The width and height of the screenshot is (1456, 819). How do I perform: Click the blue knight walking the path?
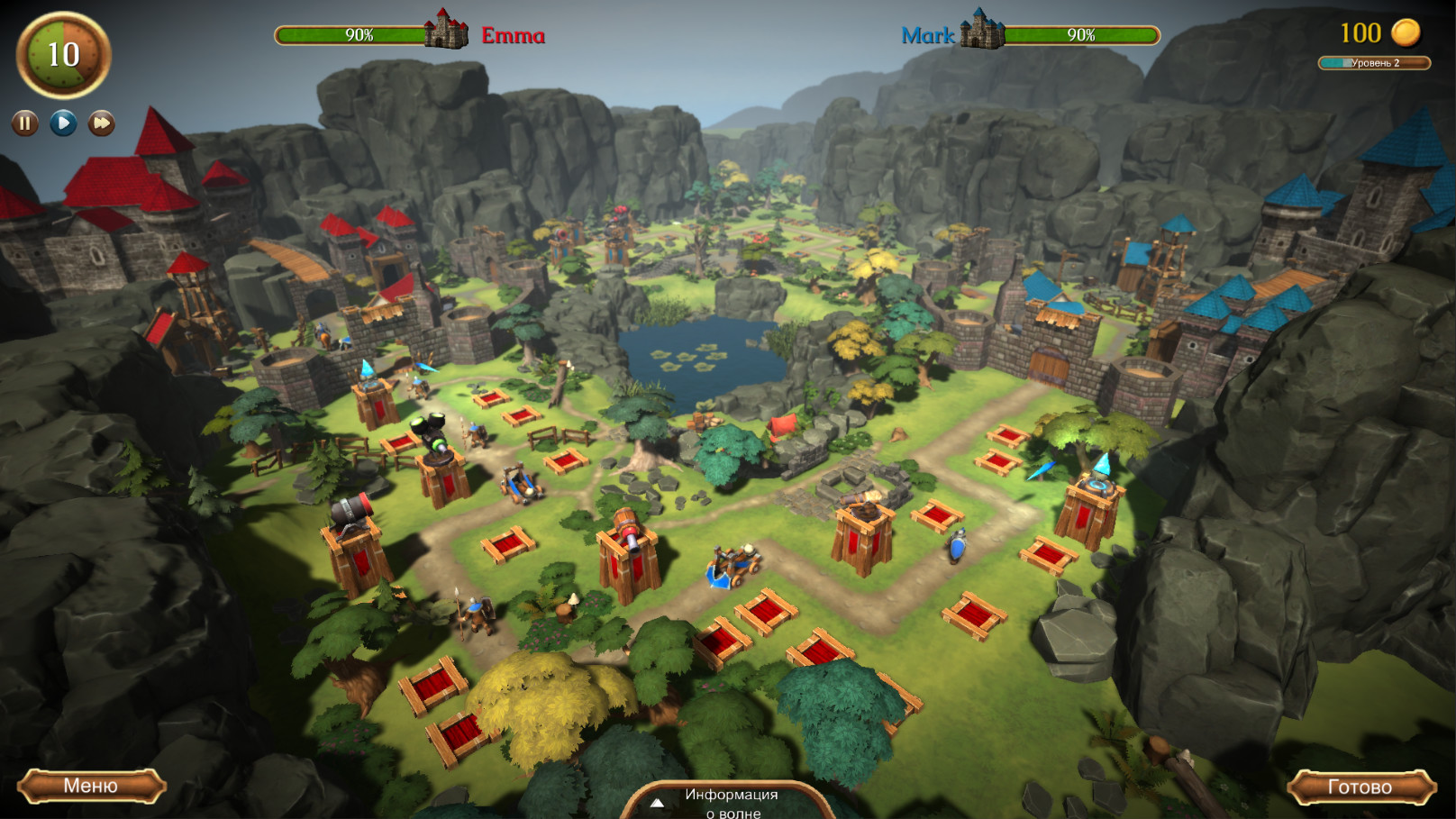[957, 547]
